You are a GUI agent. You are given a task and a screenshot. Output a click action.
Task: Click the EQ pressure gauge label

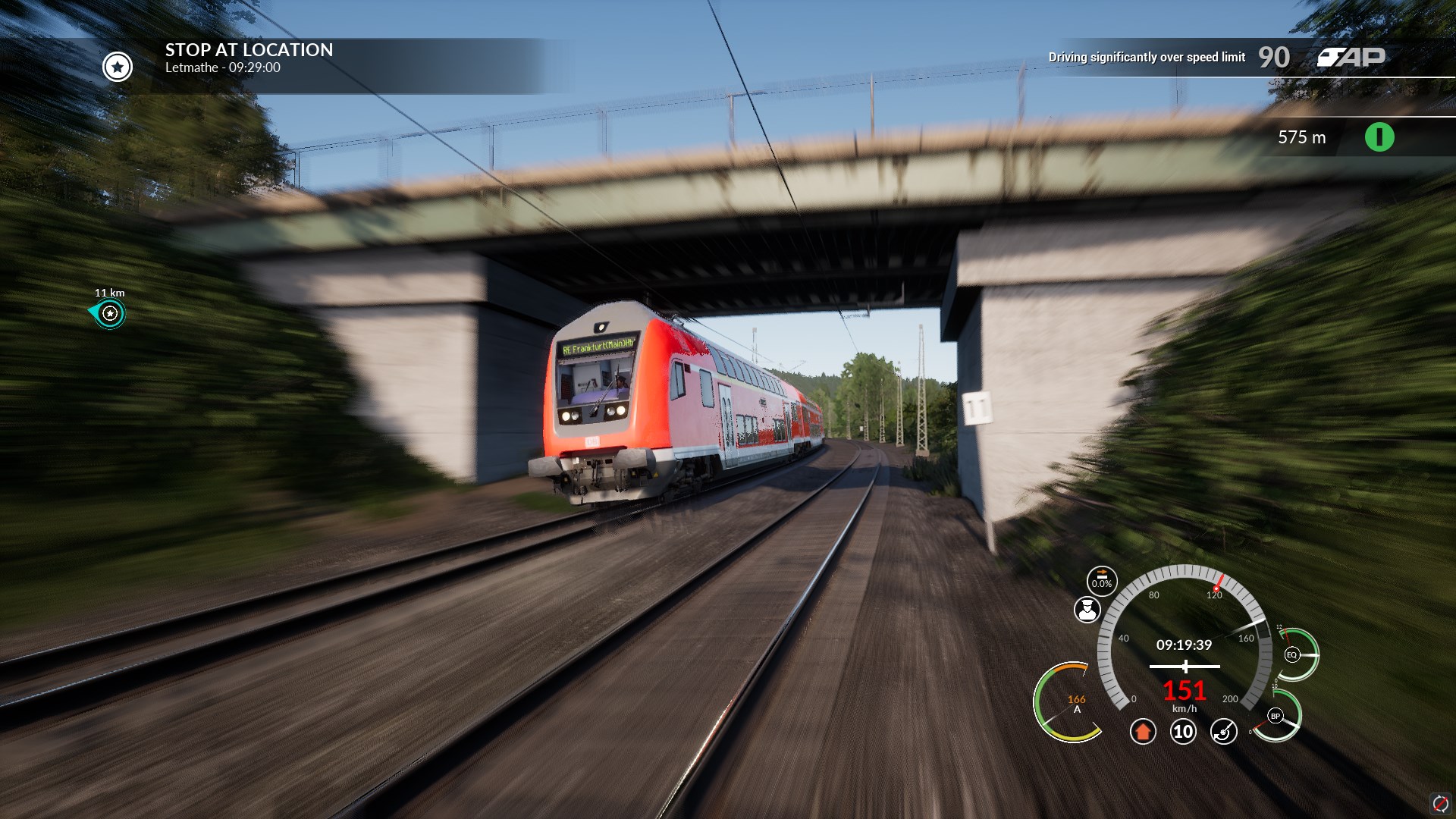[1291, 654]
